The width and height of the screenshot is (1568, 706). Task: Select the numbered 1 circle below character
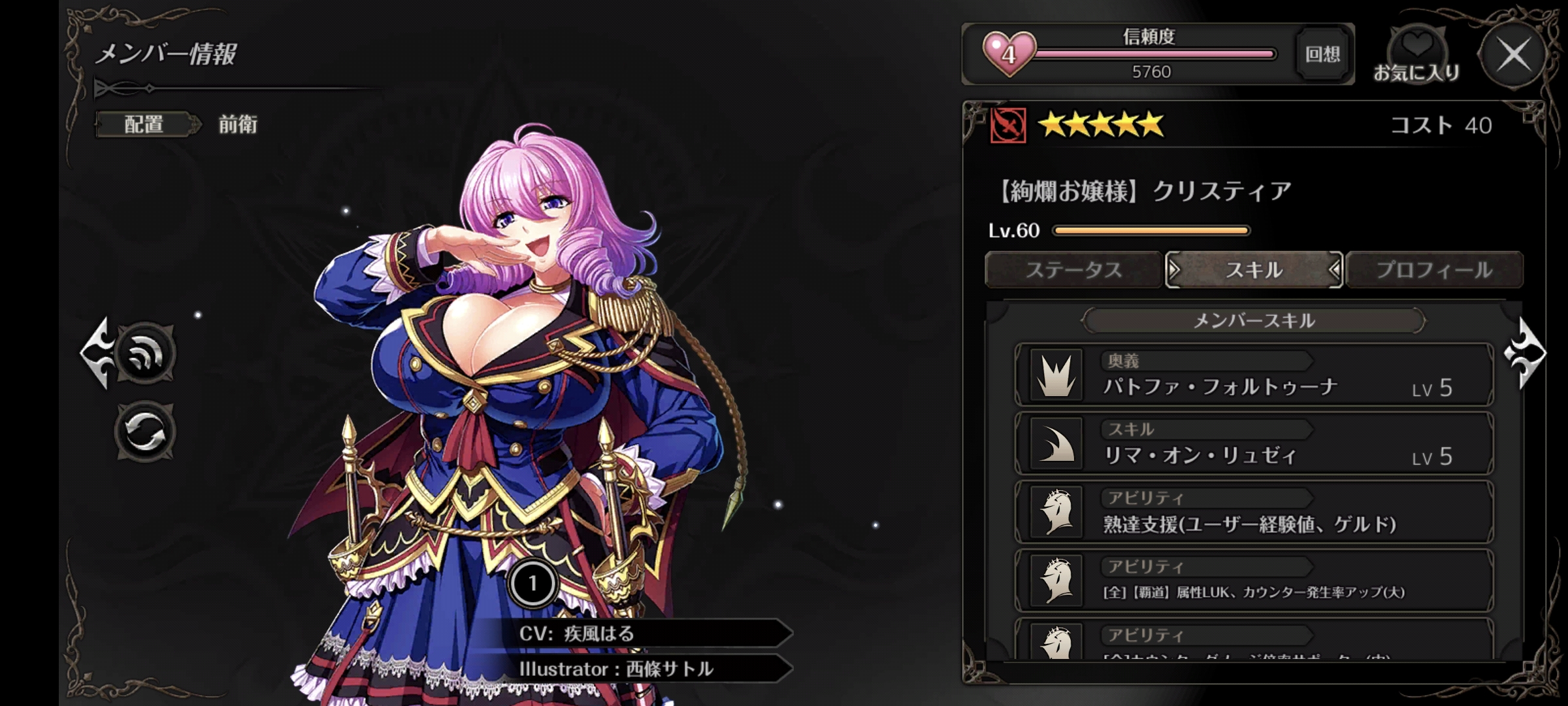[x=532, y=583]
